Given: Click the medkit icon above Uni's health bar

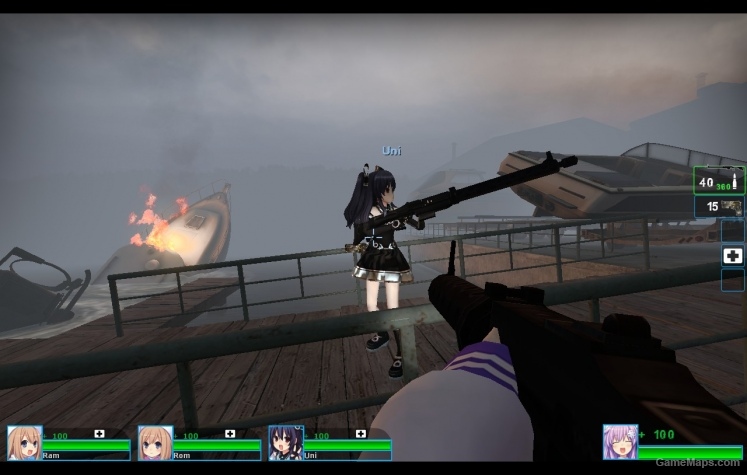Looking at the screenshot, I should pyautogui.click(x=360, y=434).
